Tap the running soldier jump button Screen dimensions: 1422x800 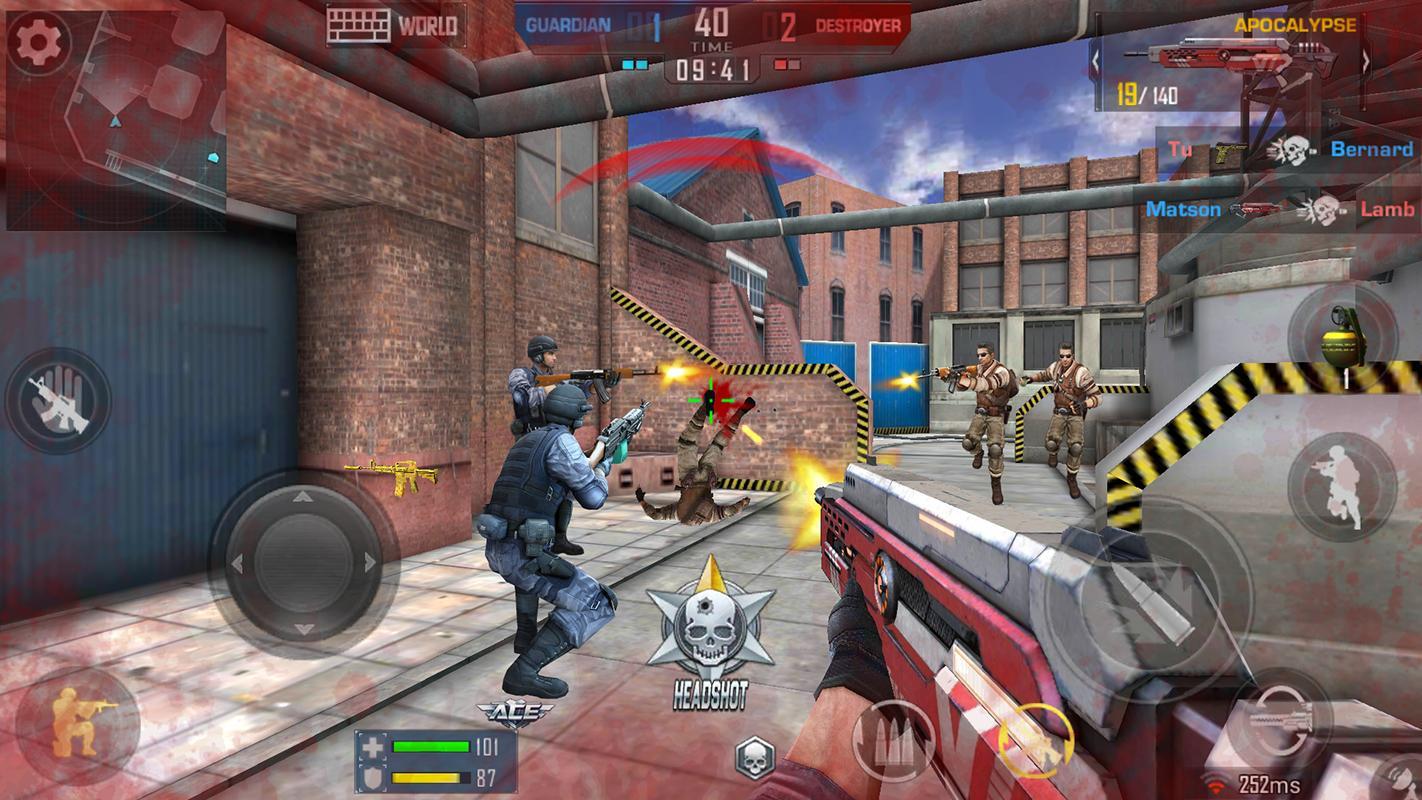(x=1340, y=487)
